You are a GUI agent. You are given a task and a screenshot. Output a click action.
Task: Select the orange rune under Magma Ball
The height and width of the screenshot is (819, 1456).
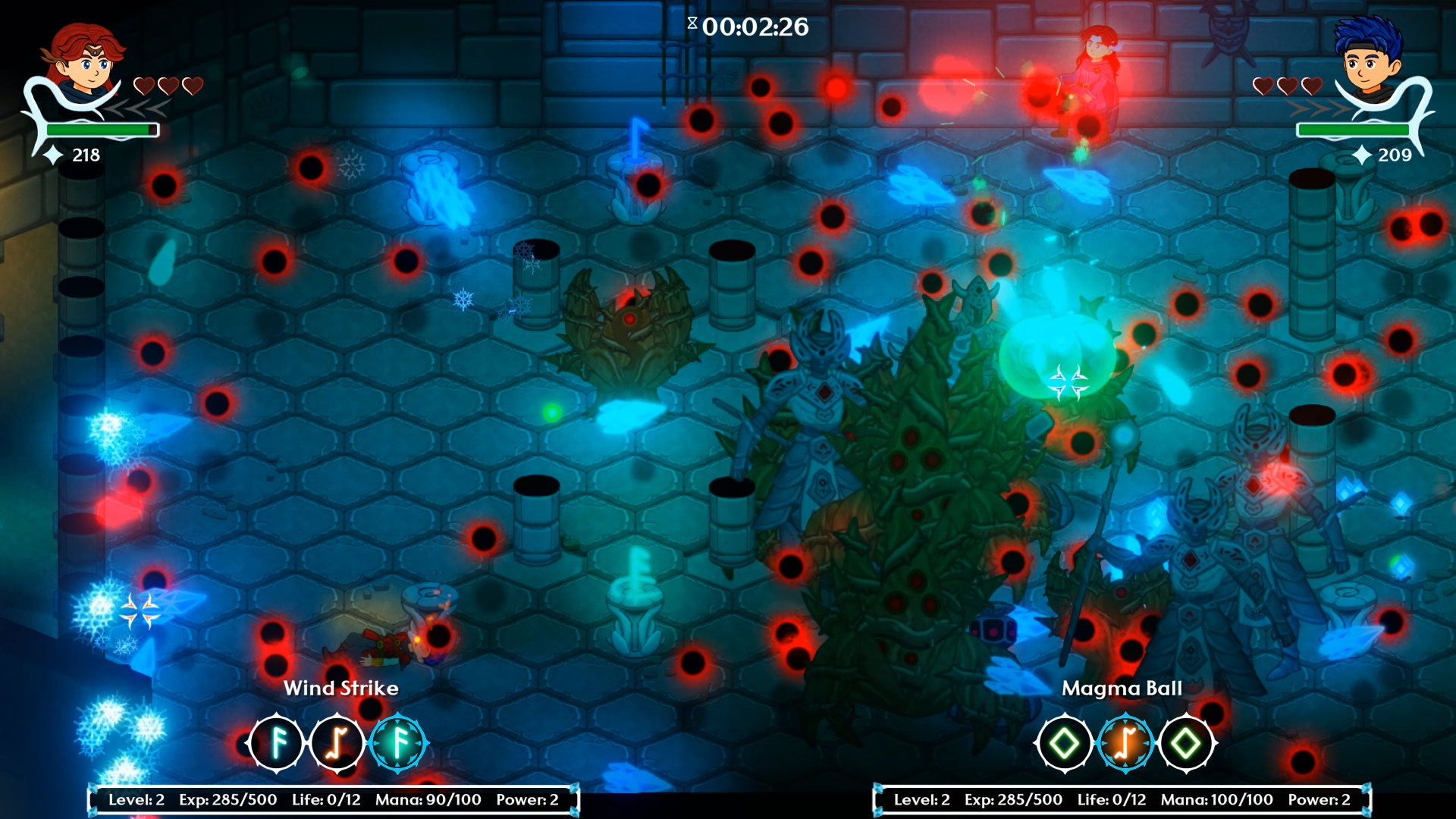1125,743
